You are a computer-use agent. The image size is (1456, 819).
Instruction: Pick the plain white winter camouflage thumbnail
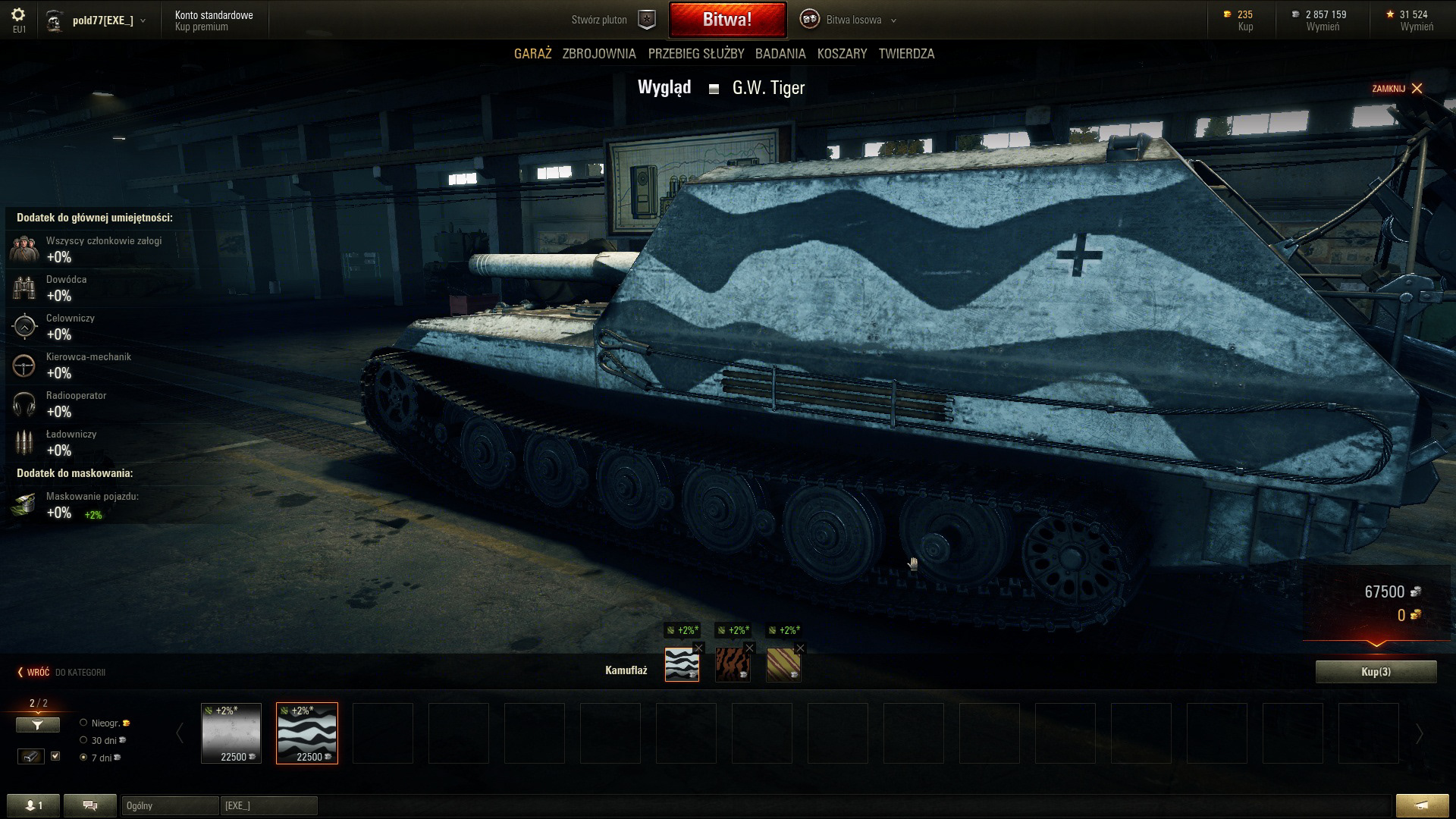pyautogui.click(x=231, y=733)
